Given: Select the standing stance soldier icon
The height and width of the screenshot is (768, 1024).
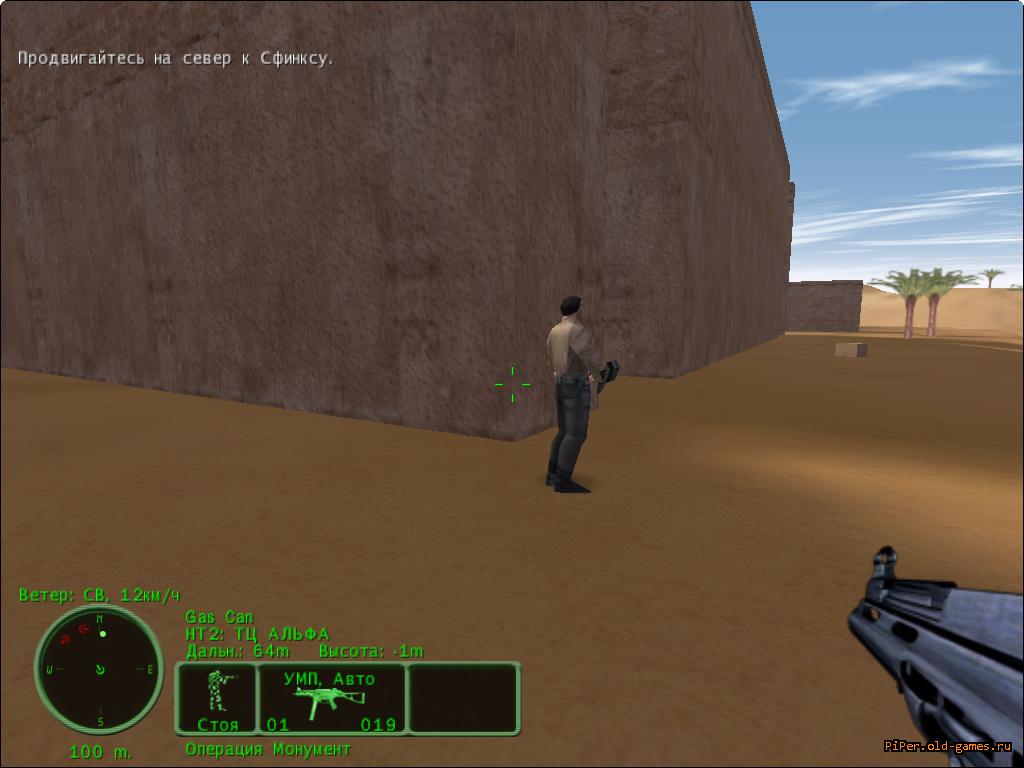Looking at the screenshot, I should (217, 692).
